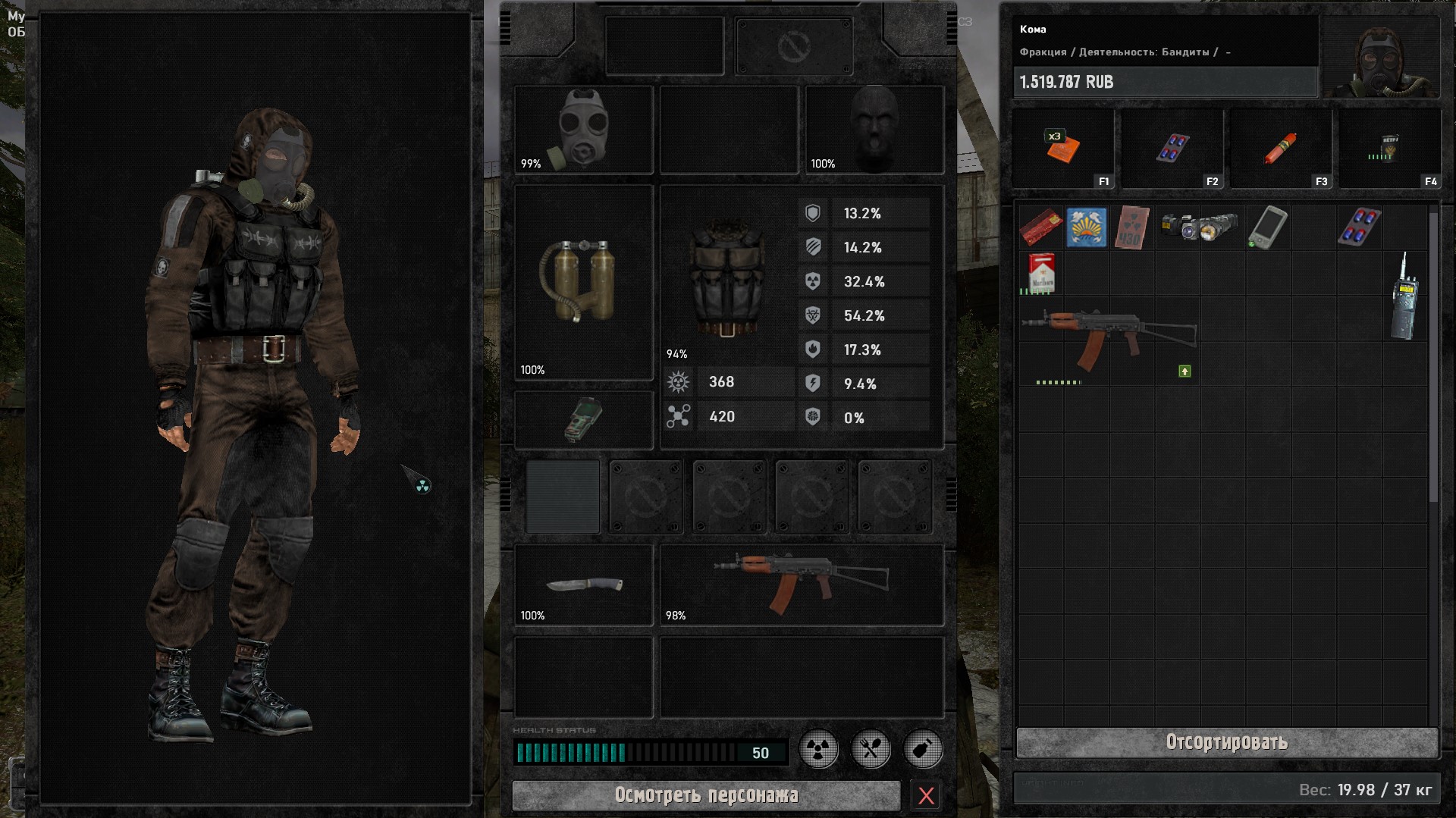Select the smartphone item in the backpack
Screen dimensions: 1456x818
pyautogui.click(x=1267, y=227)
